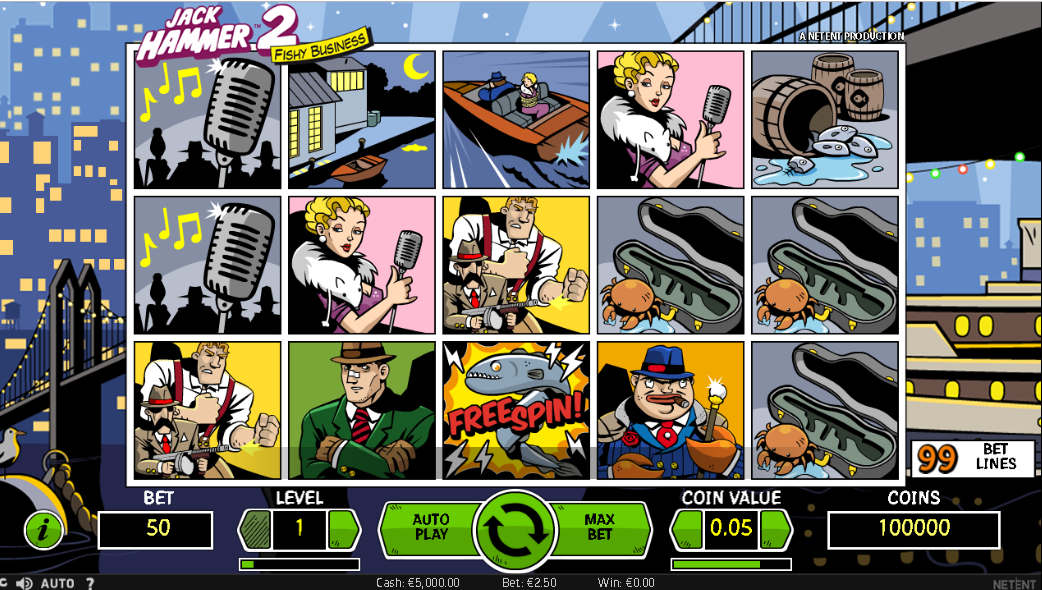
Task: Lower the coin value
Action: pyautogui.click(x=688, y=529)
